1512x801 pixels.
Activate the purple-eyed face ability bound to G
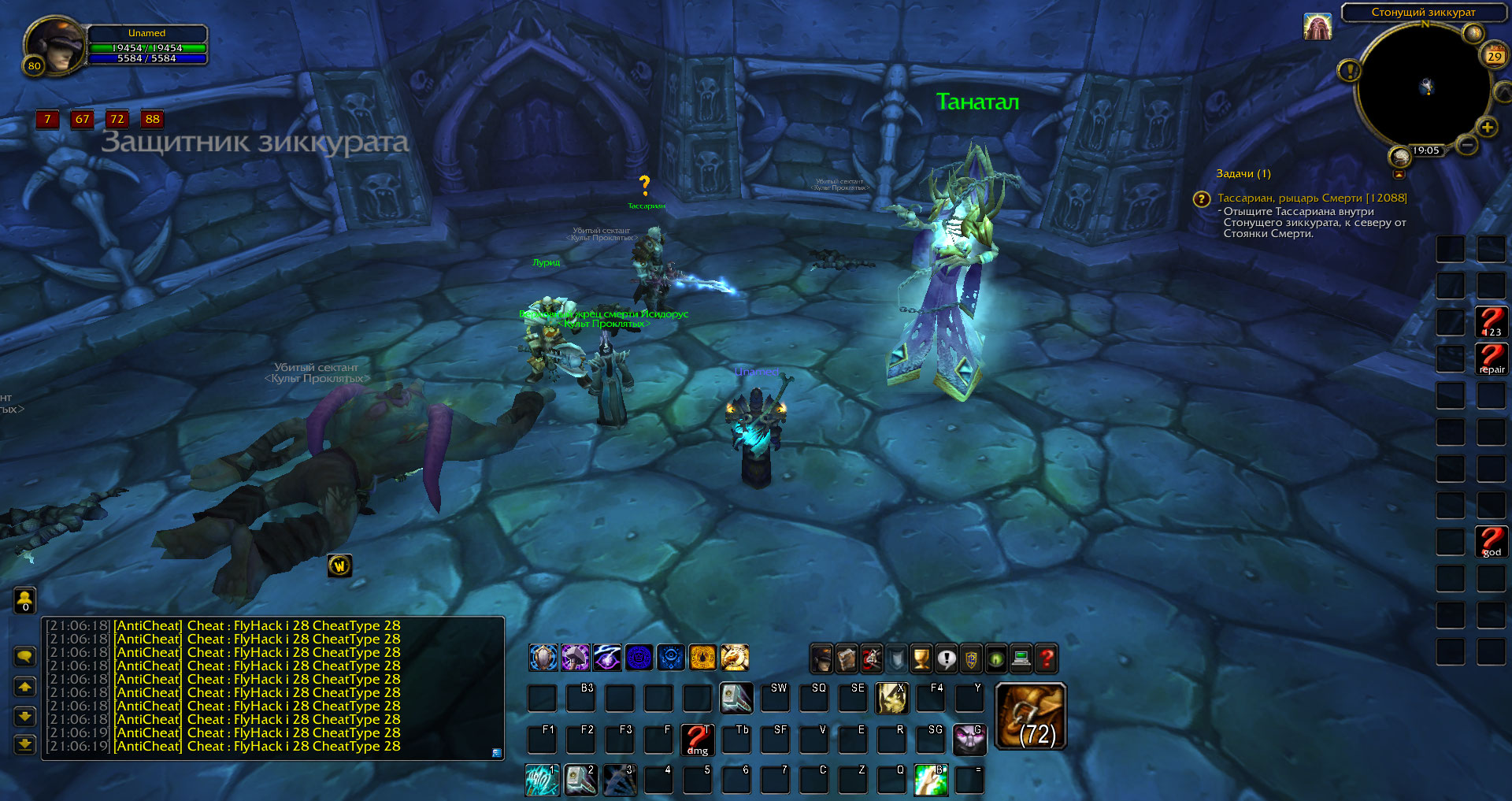click(x=969, y=739)
